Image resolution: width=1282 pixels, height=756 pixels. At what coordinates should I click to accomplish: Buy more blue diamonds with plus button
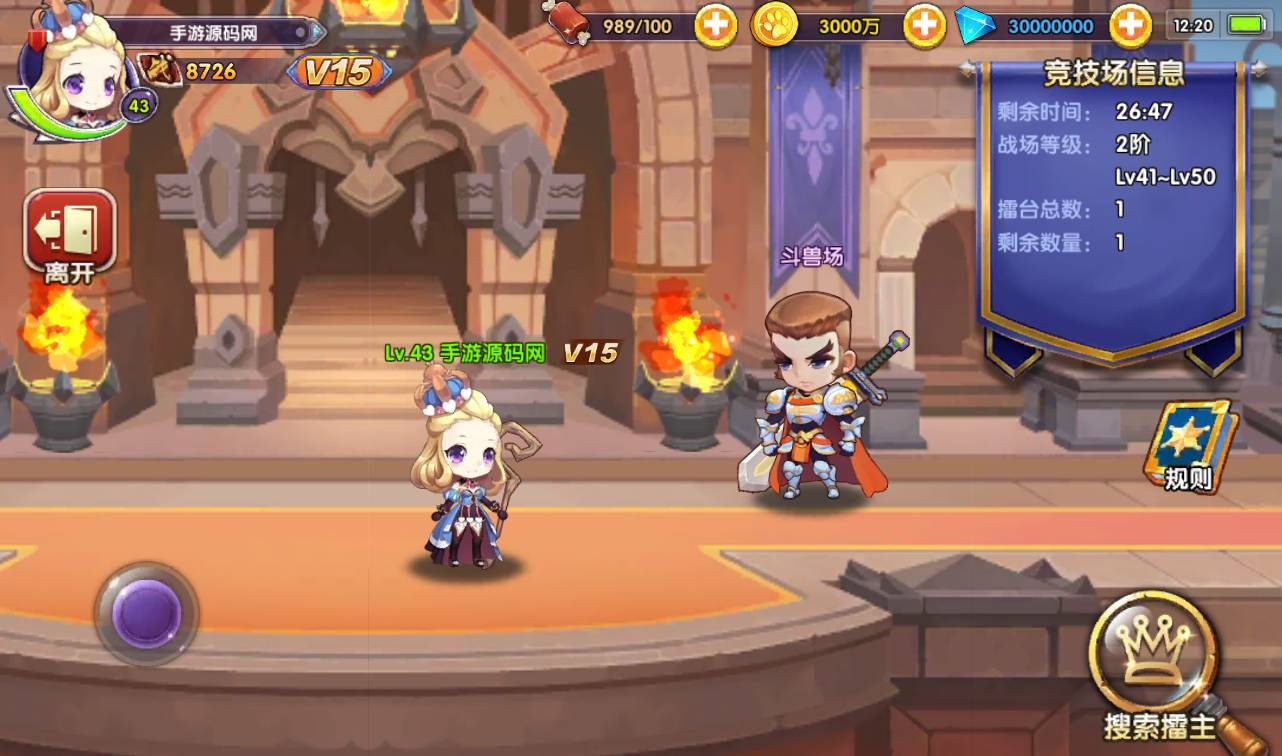[x=1131, y=26]
